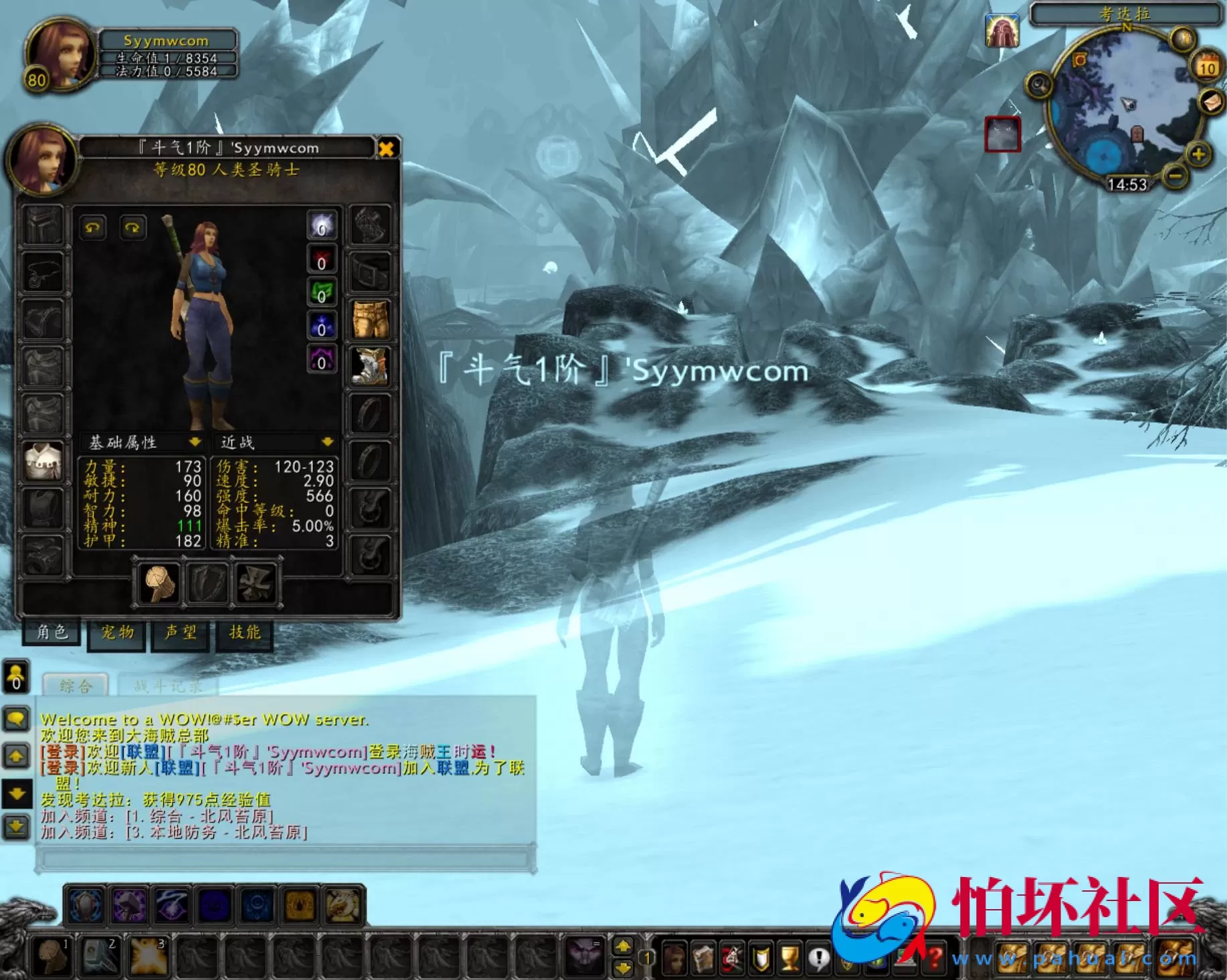1227x980 pixels.
Task: Switch to the 声望 (Reputation) tab
Action: [179, 632]
